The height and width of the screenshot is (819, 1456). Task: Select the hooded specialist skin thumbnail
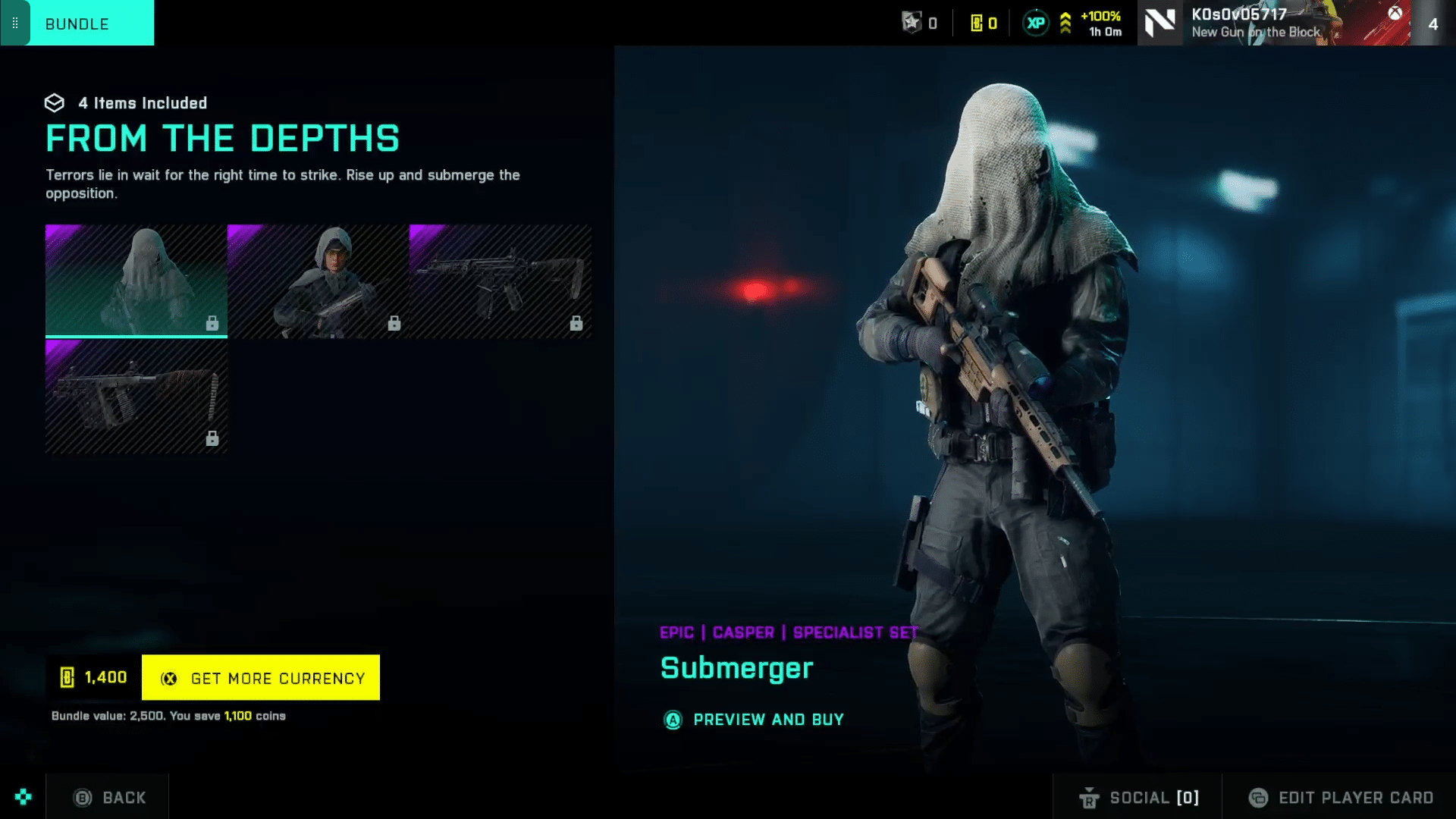pos(318,280)
